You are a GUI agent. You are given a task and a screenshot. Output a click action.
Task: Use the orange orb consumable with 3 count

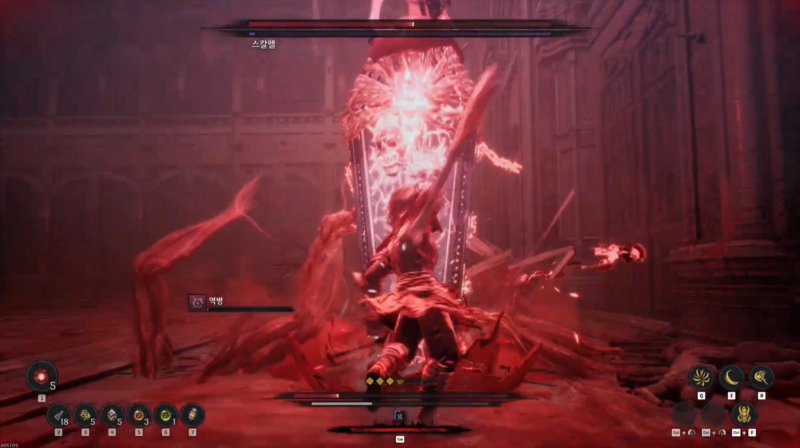[138, 414]
